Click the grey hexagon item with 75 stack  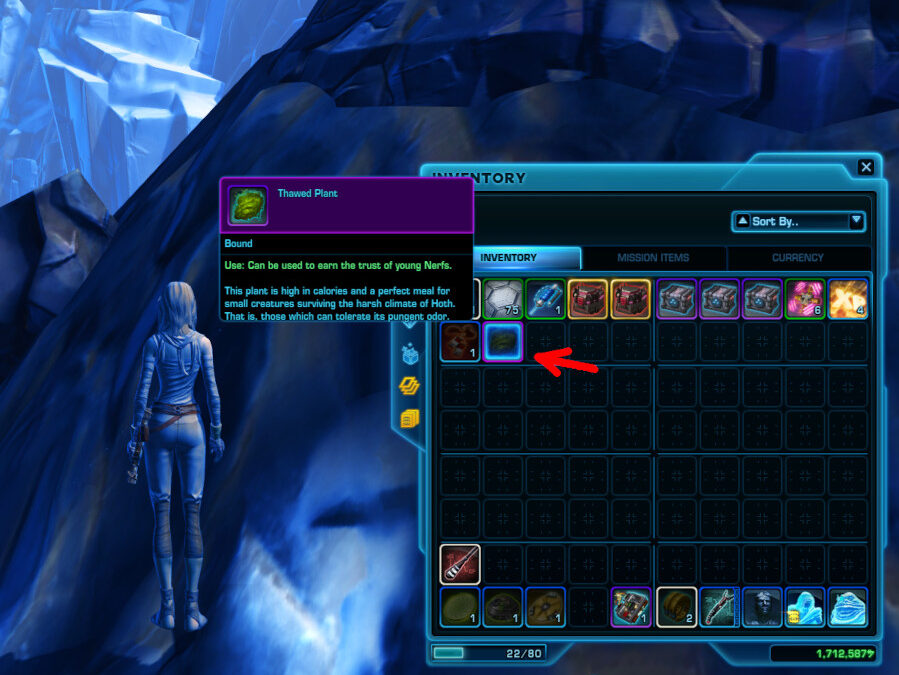tap(503, 298)
